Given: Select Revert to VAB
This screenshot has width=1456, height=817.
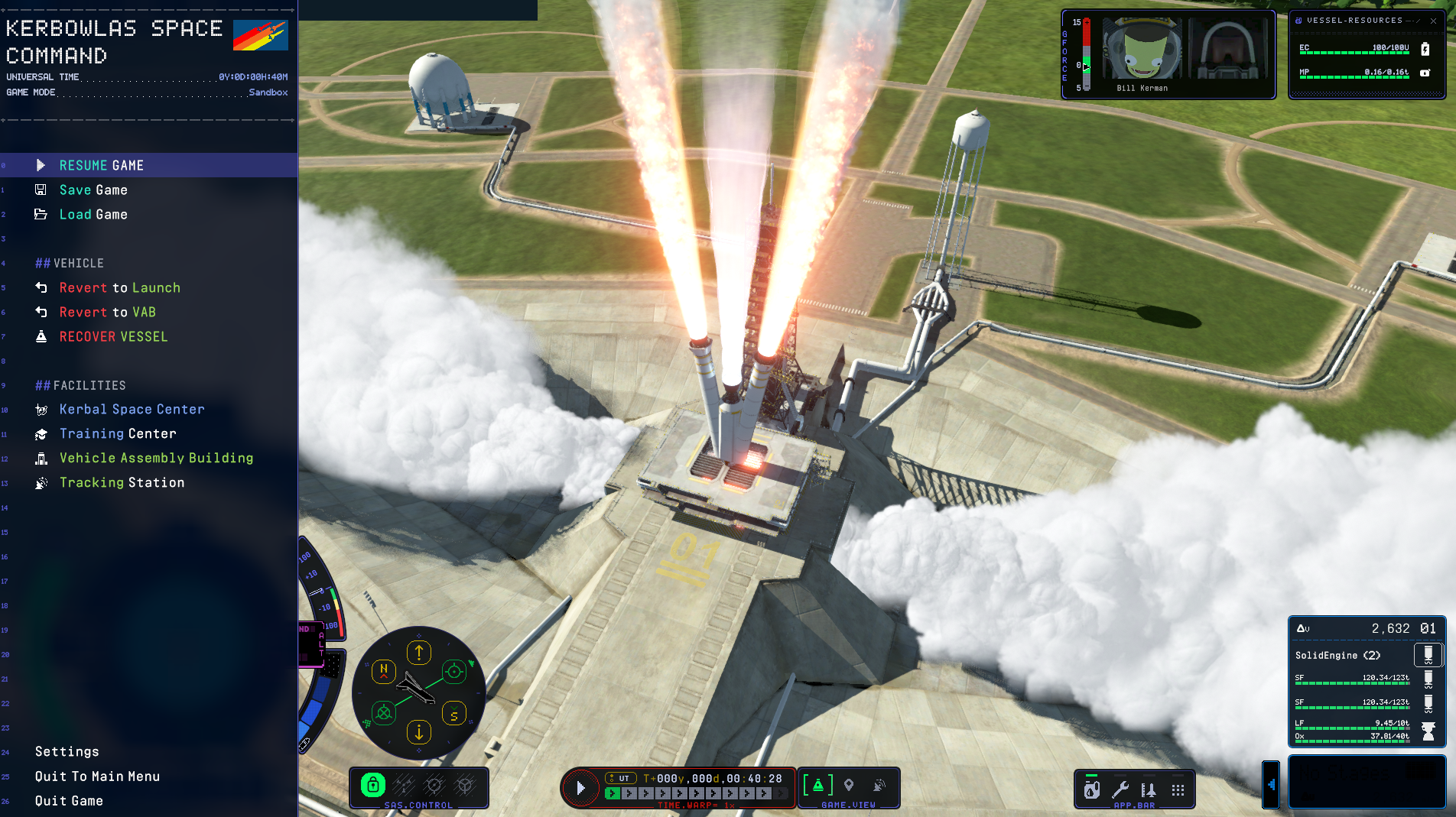Looking at the screenshot, I should tap(107, 312).
